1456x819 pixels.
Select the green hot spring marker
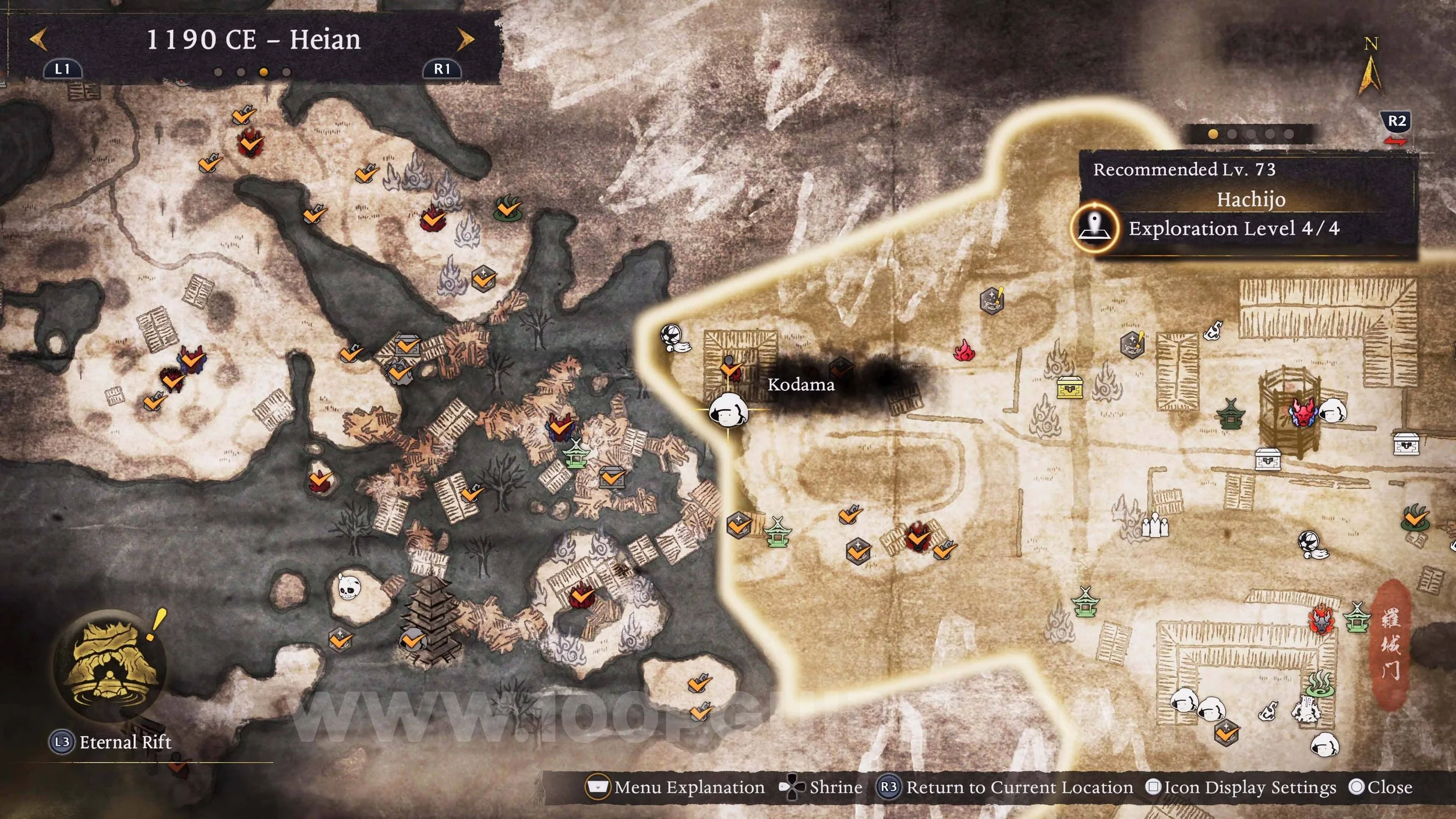[1320, 683]
